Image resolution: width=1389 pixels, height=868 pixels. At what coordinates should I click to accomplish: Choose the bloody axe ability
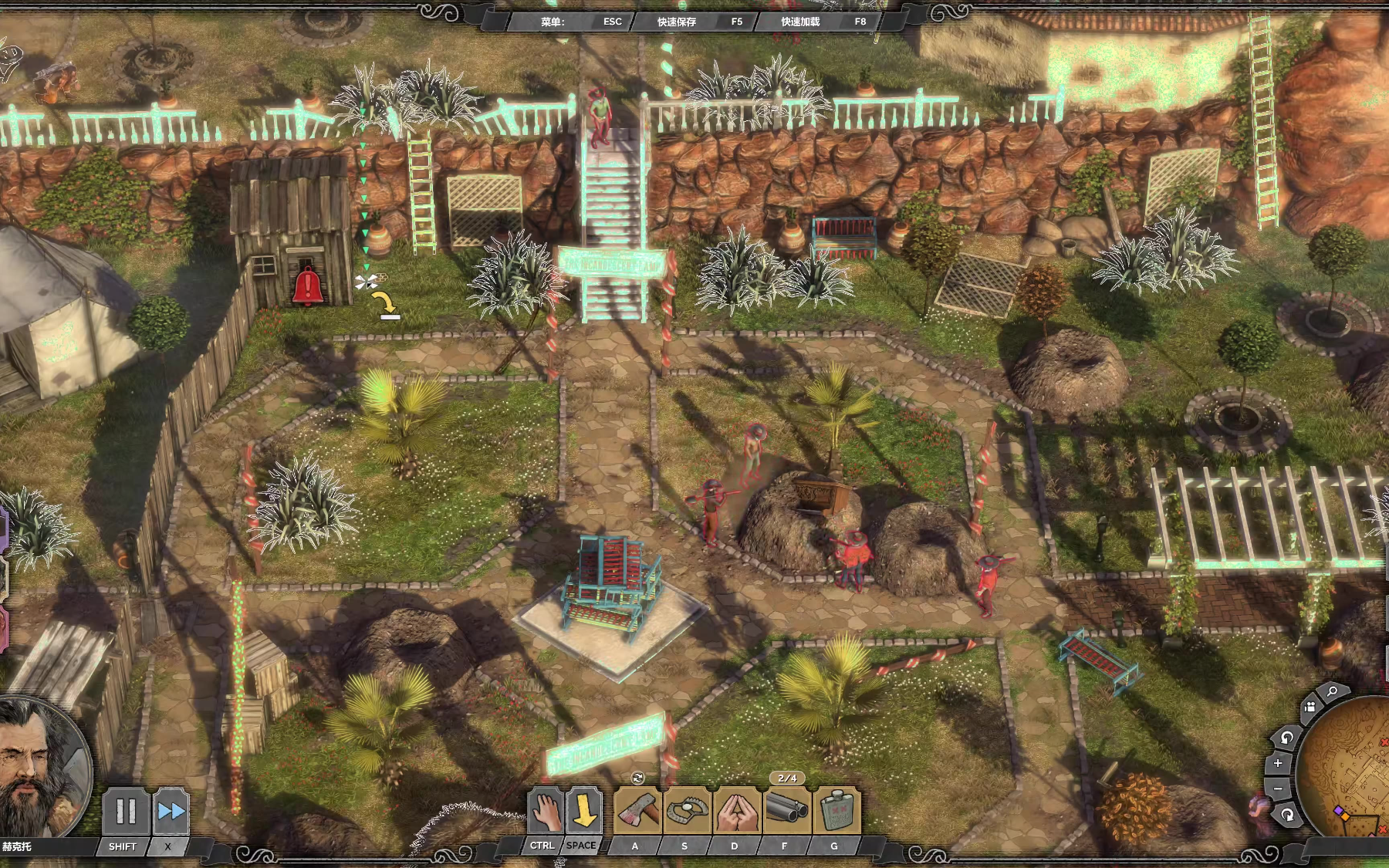click(x=638, y=812)
